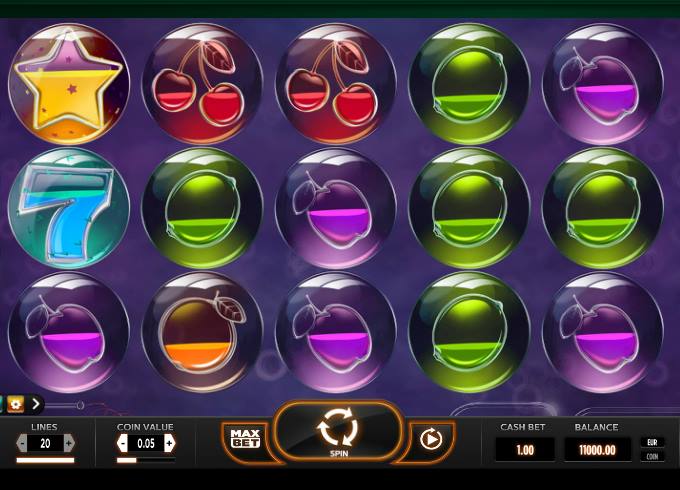Start autoplay with the play arrow button

(x=431, y=439)
